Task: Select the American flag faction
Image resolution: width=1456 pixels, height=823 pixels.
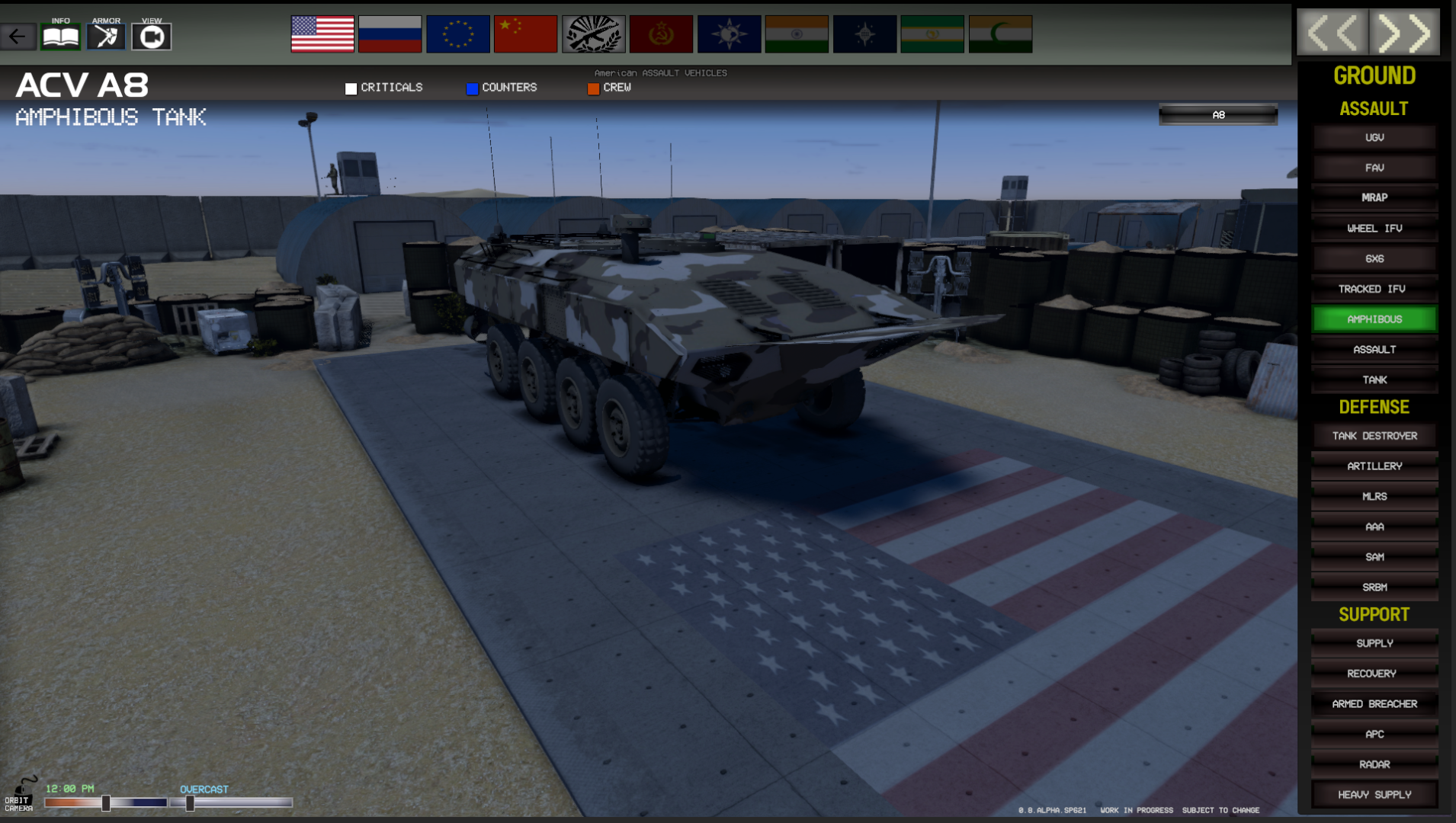Action: (x=322, y=34)
